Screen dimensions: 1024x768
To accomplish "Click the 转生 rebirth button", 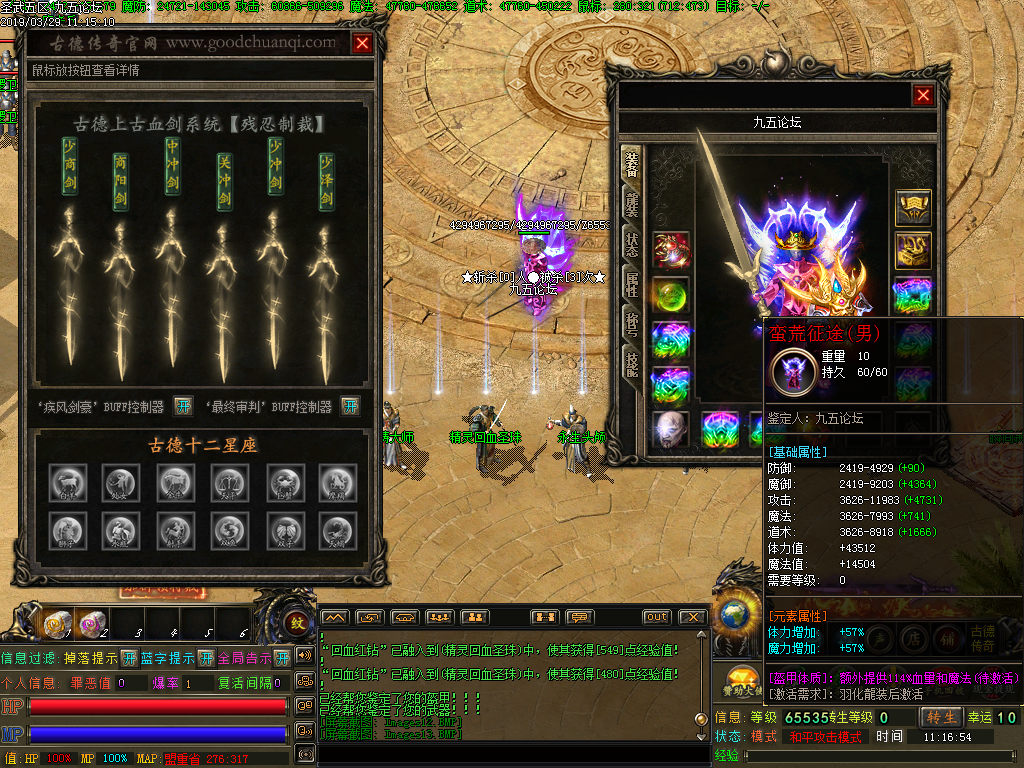I will pyautogui.click(x=941, y=717).
